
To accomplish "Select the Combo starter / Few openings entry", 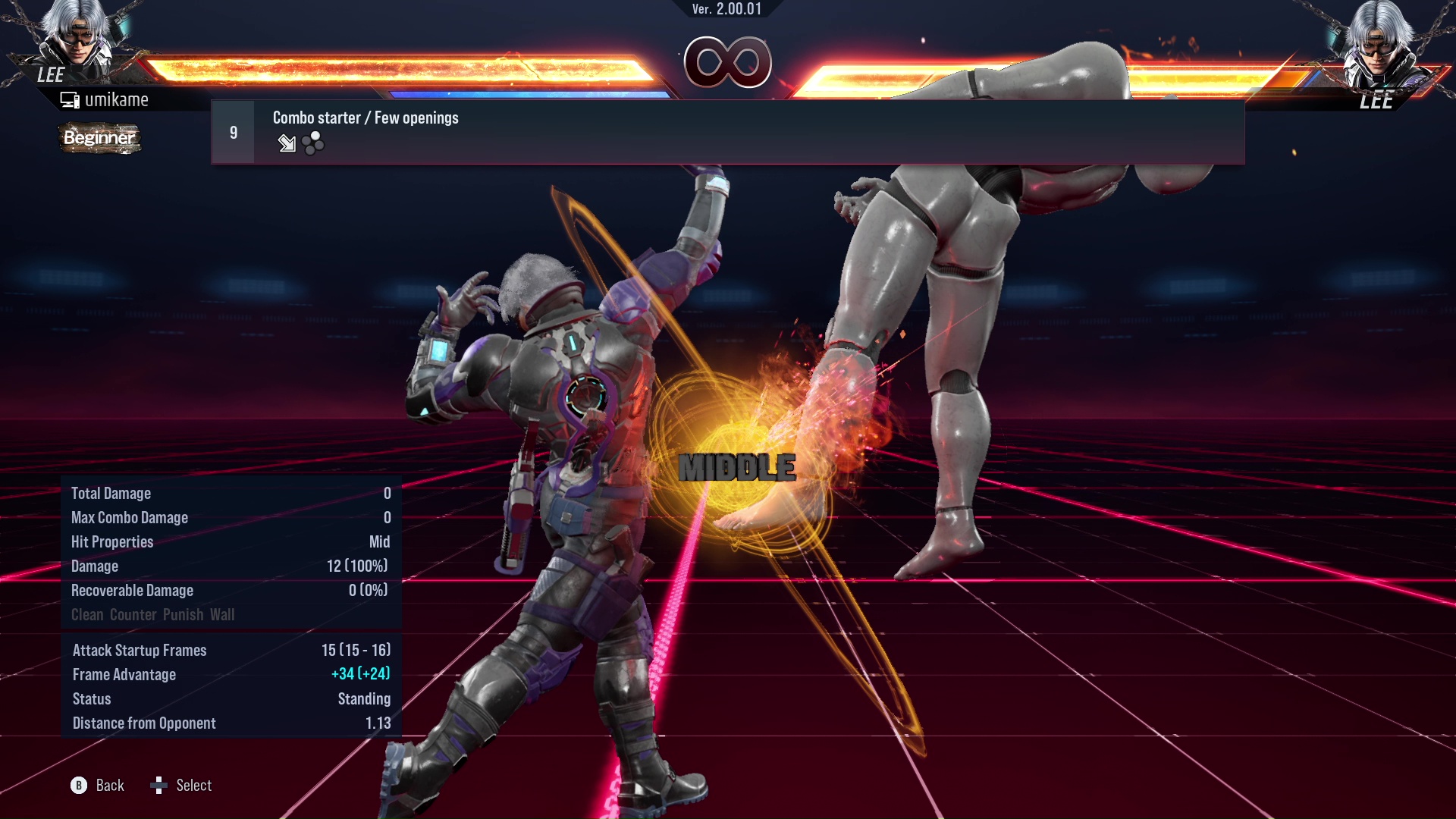I will 366,118.
